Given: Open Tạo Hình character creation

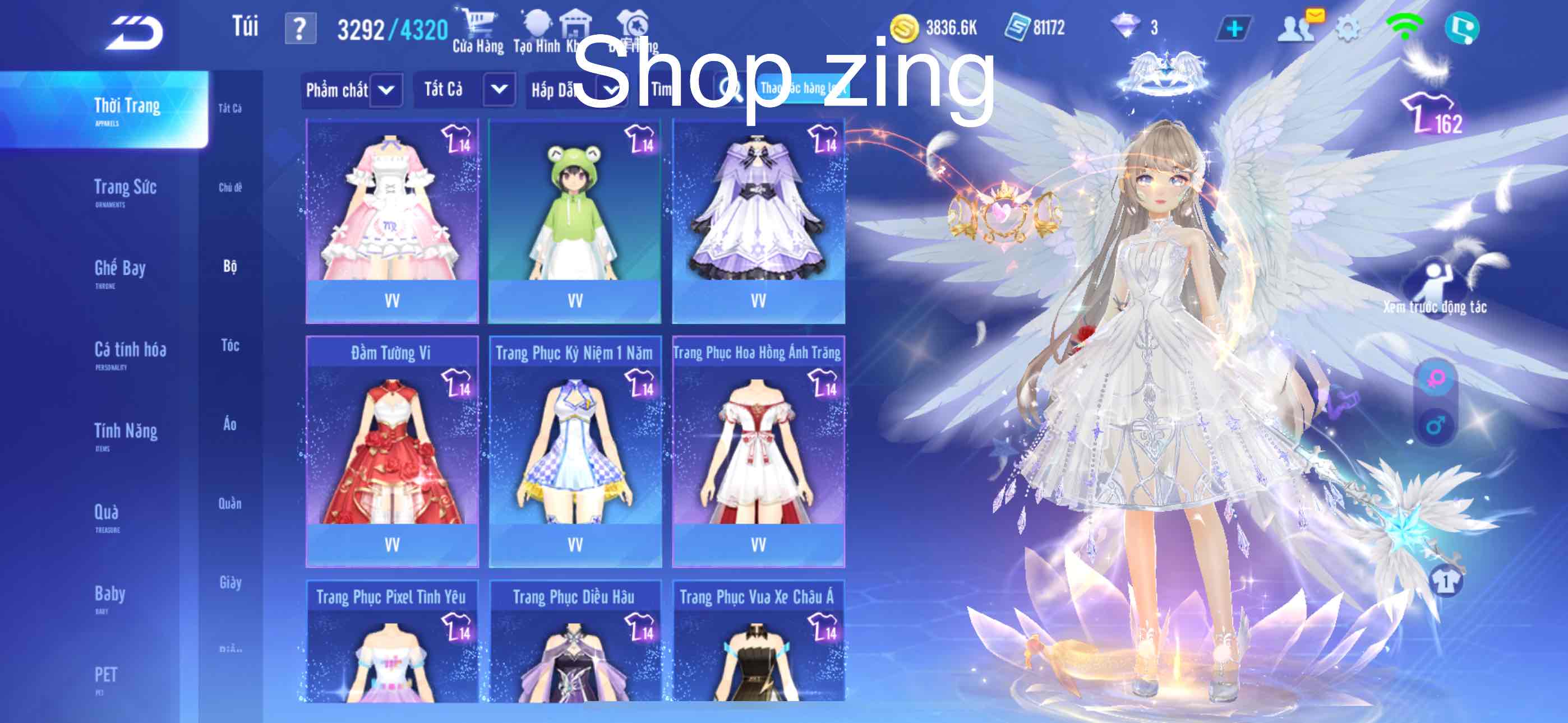Looking at the screenshot, I should click(536, 24).
